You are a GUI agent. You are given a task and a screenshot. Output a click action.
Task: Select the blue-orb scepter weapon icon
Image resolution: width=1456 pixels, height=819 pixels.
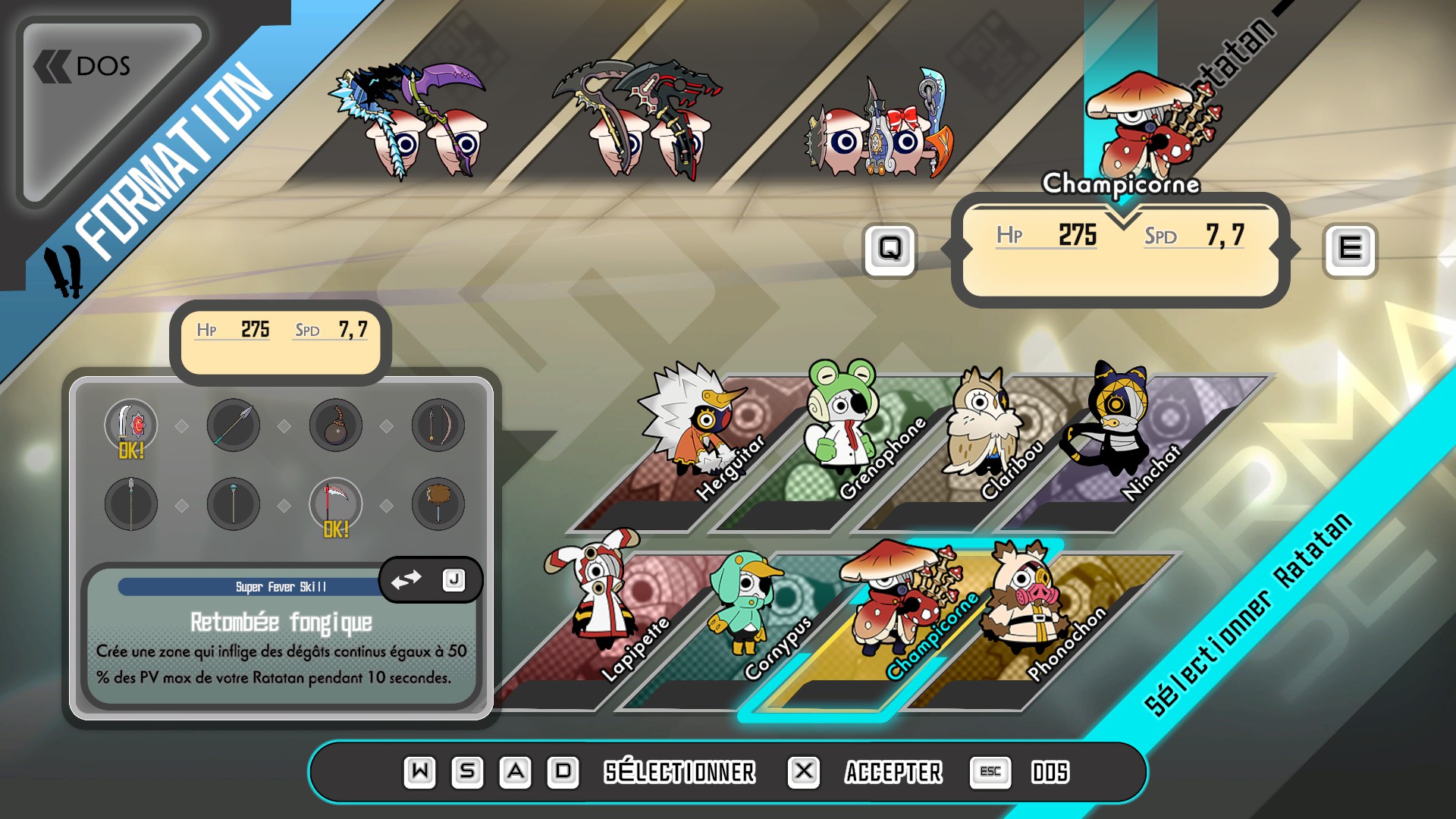pyautogui.click(x=234, y=504)
